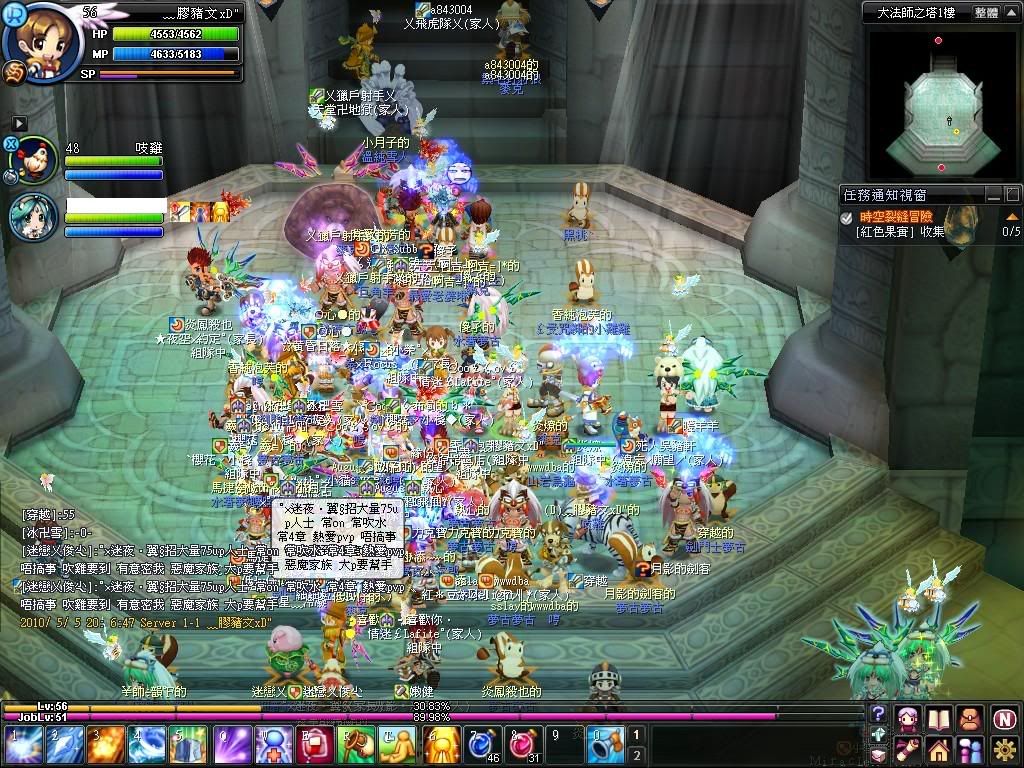Open the book icon menu

tap(938, 718)
